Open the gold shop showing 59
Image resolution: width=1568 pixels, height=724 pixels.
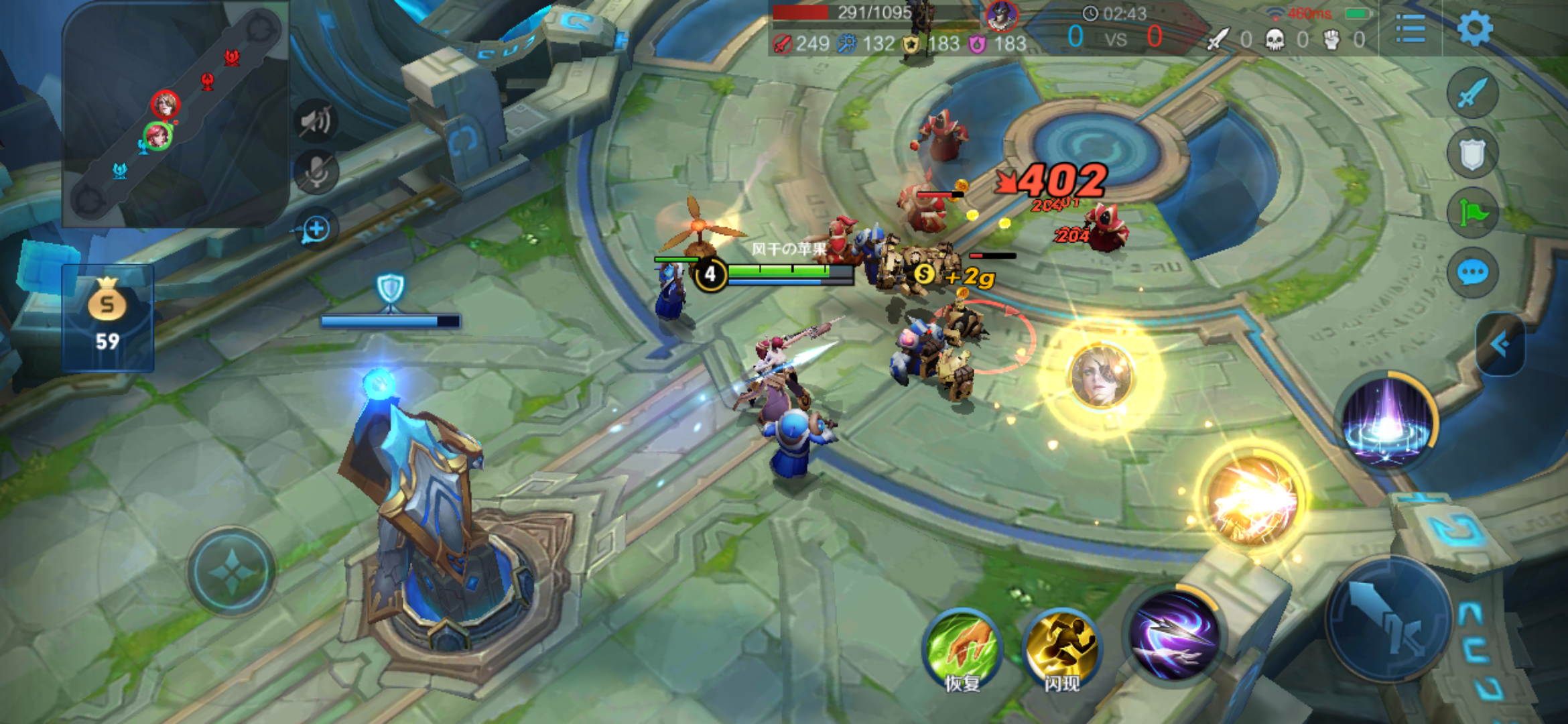pyautogui.click(x=108, y=318)
